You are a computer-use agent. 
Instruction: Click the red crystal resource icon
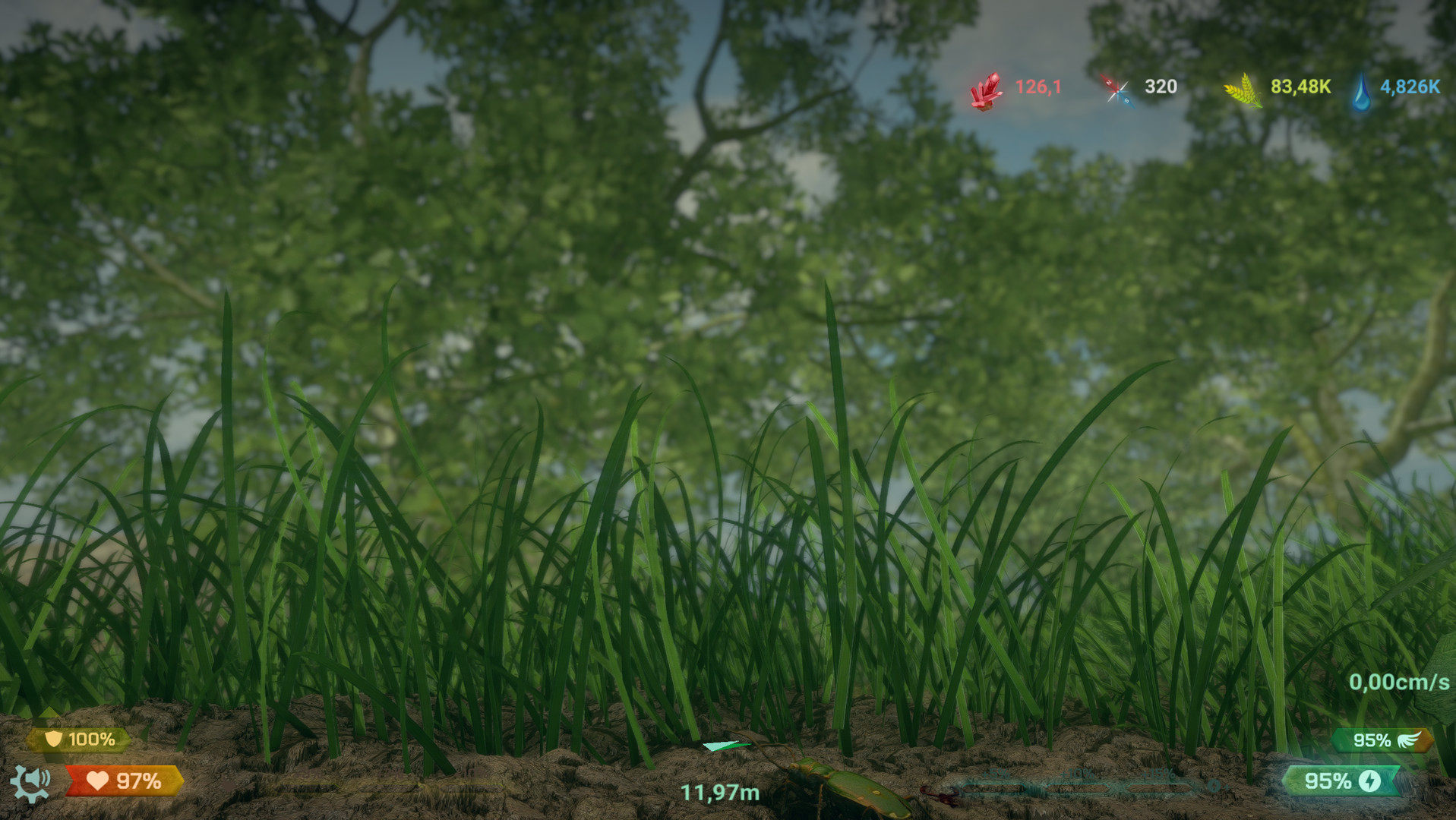986,91
